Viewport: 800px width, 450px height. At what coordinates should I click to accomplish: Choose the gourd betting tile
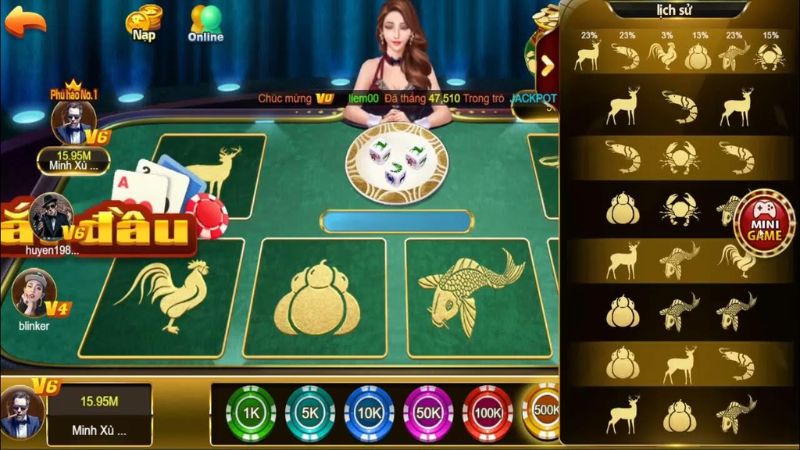[314, 297]
